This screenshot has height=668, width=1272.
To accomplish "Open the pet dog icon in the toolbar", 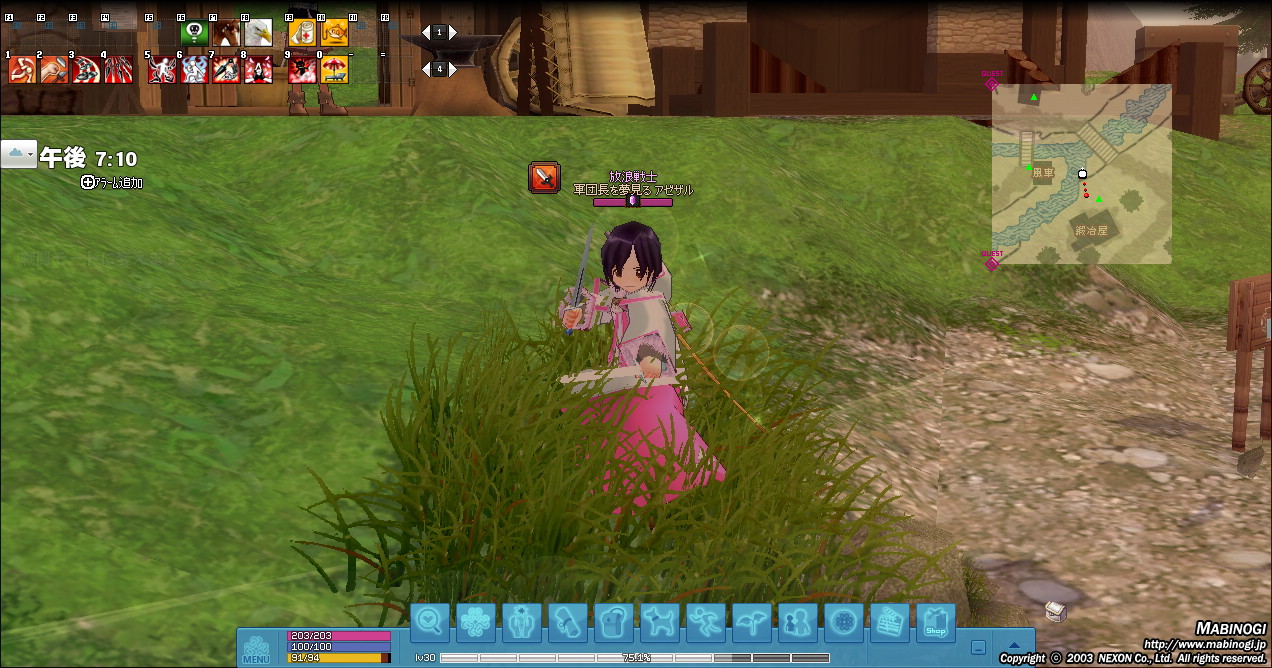I will [659, 623].
